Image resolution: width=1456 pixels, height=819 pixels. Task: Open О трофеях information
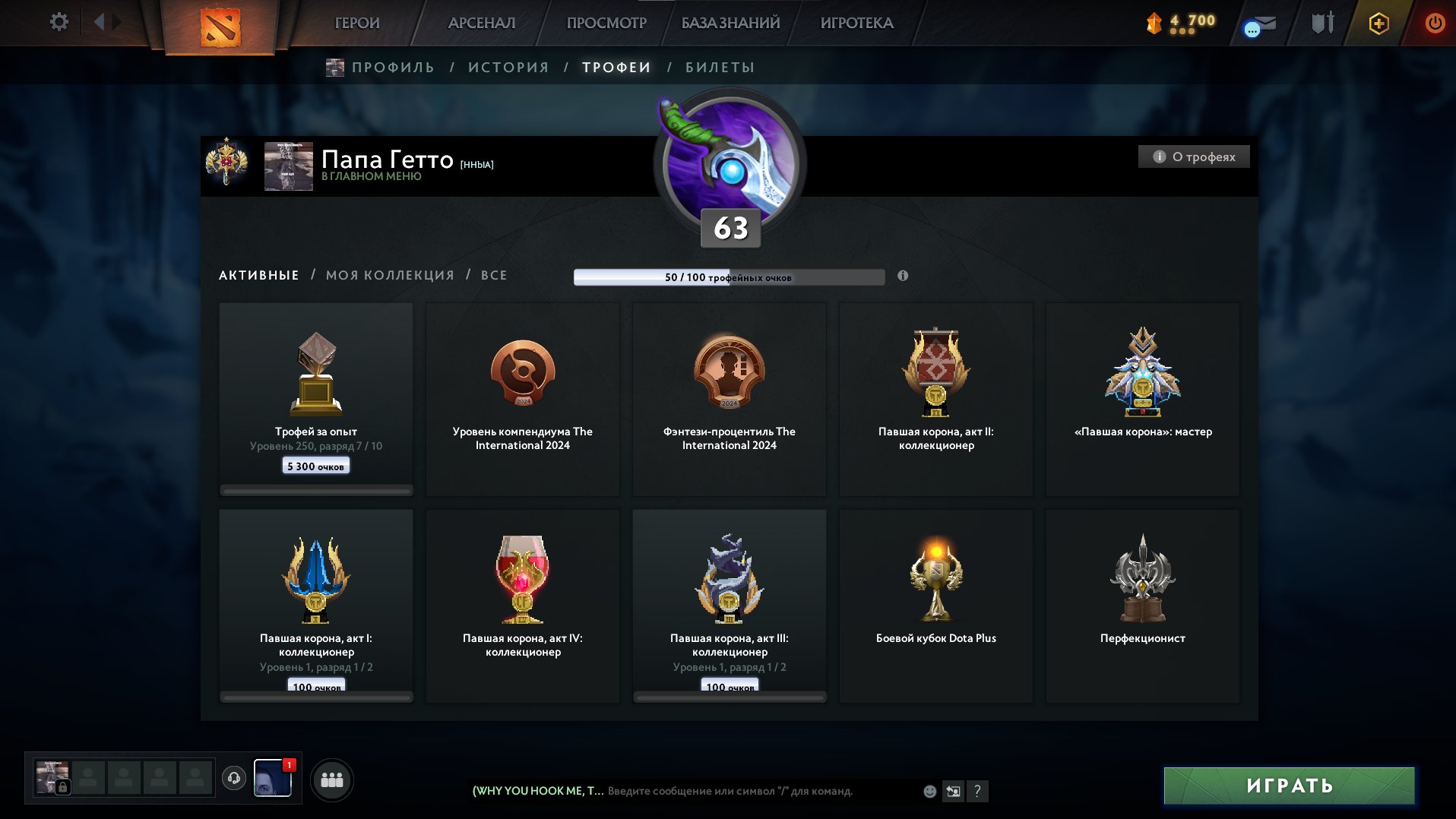(1193, 157)
